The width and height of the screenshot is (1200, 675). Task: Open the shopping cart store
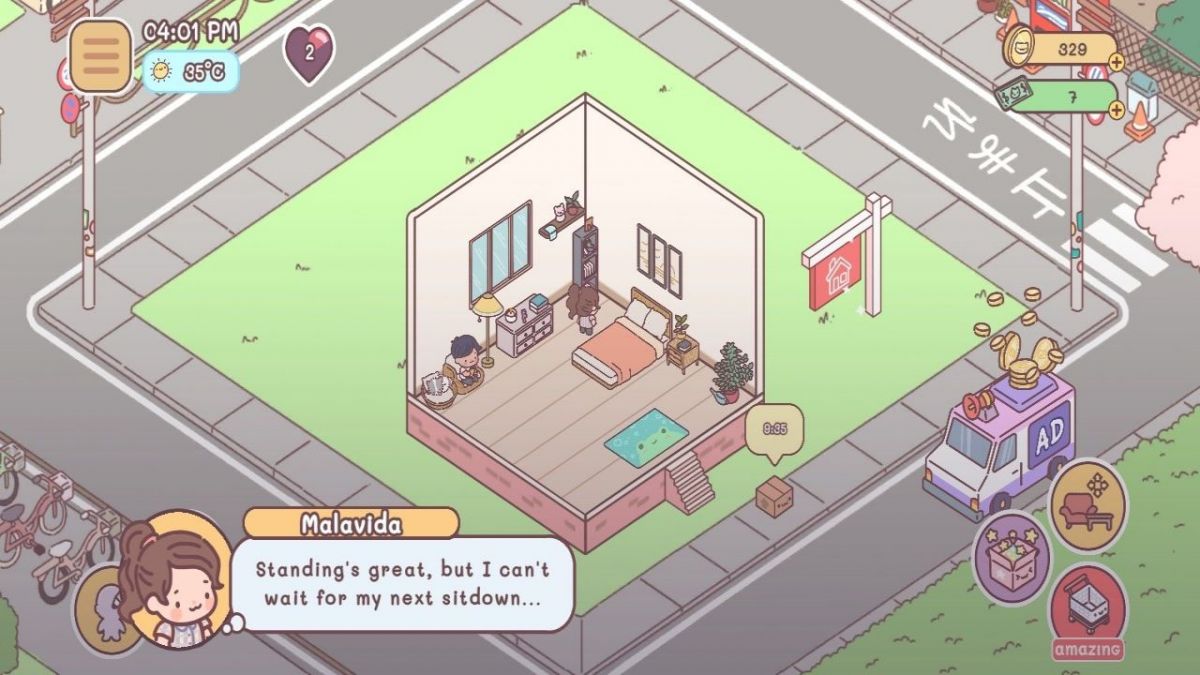[1087, 605]
